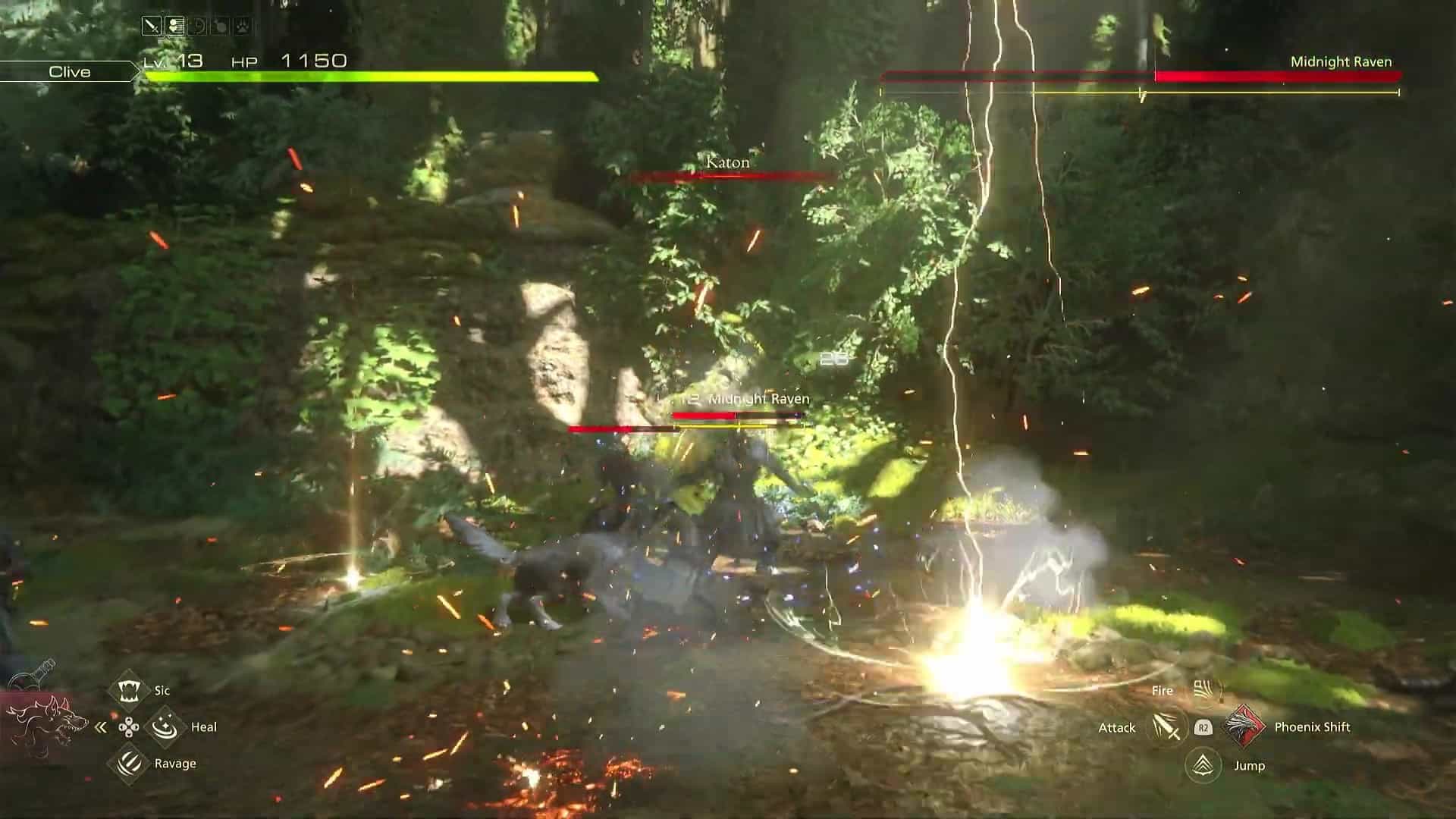Select the sword weapon icon in the top-left toolbar
The width and height of the screenshot is (1456, 819).
coord(151,25)
